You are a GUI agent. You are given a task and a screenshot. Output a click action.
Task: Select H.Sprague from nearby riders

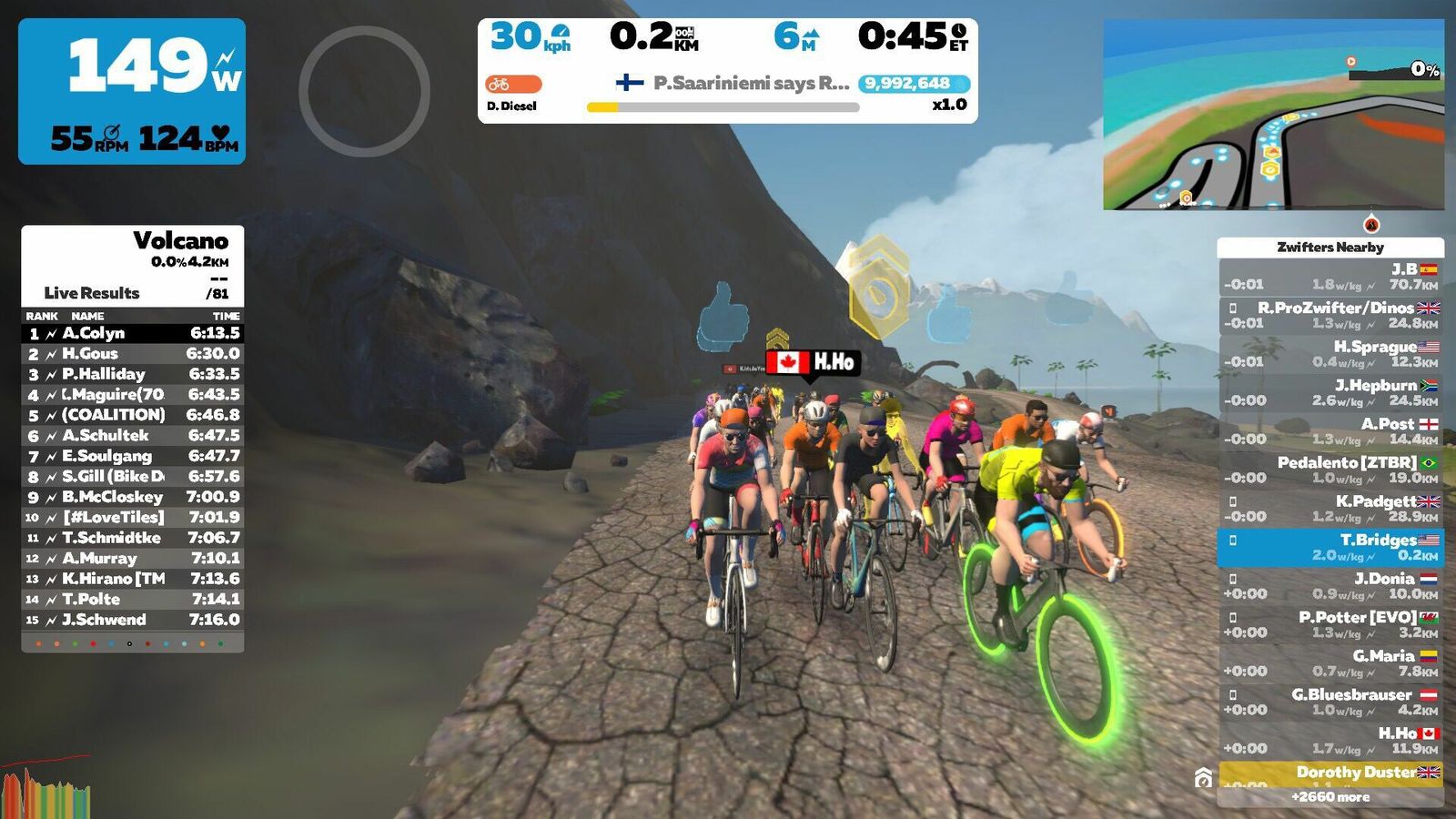1330,354
